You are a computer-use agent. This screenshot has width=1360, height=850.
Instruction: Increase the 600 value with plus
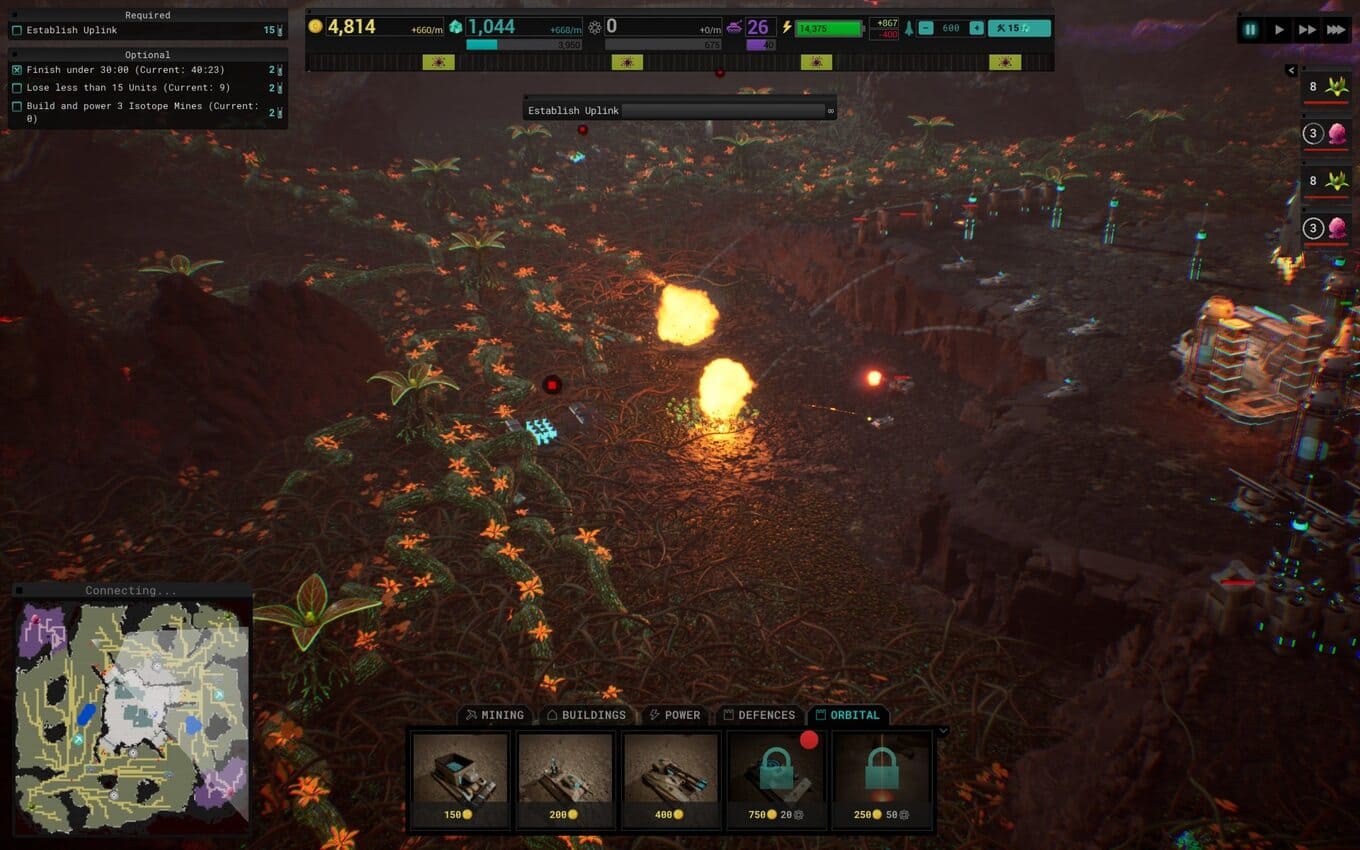[x=976, y=28]
